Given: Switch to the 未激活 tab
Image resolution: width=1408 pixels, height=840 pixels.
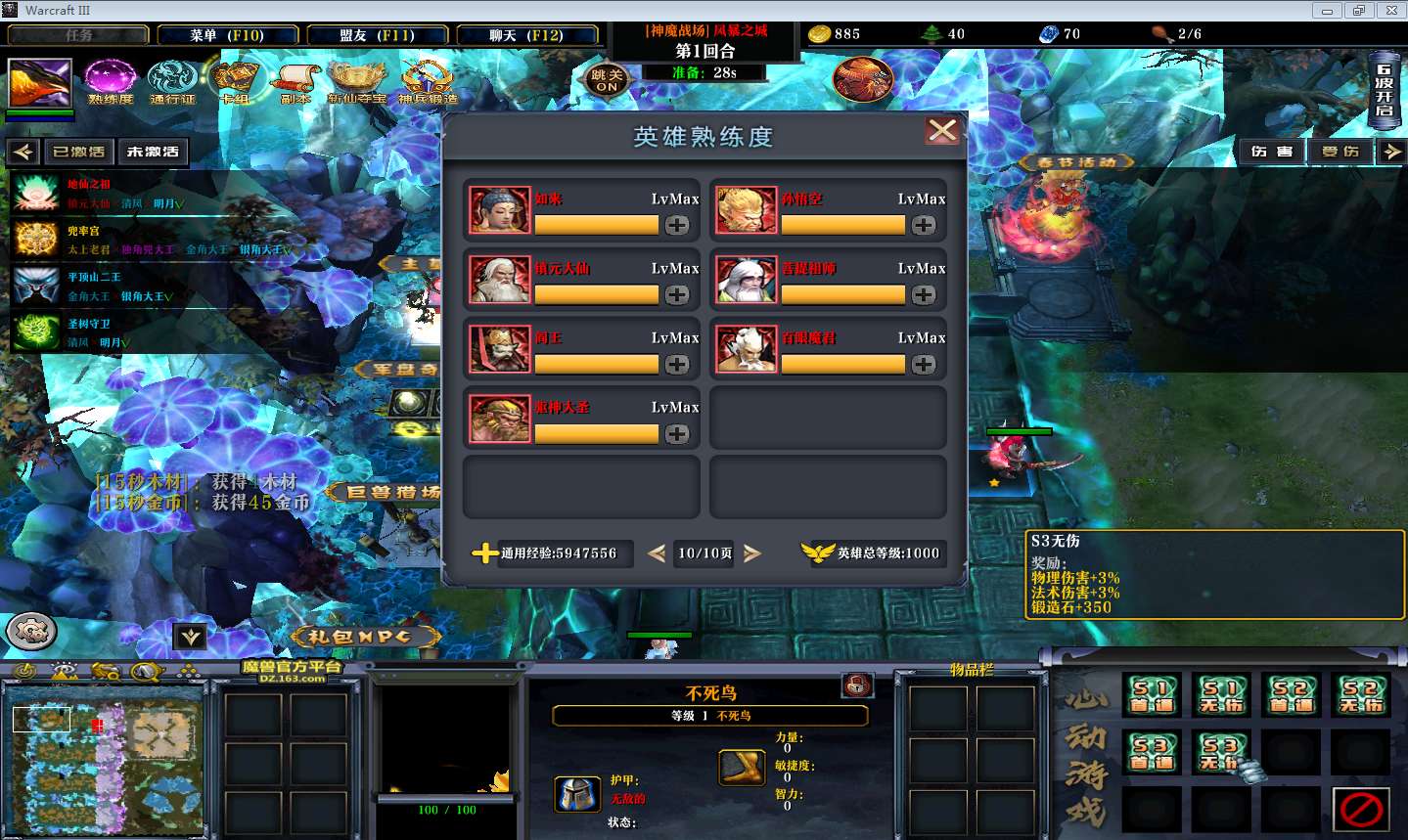Looking at the screenshot, I should [153, 152].
